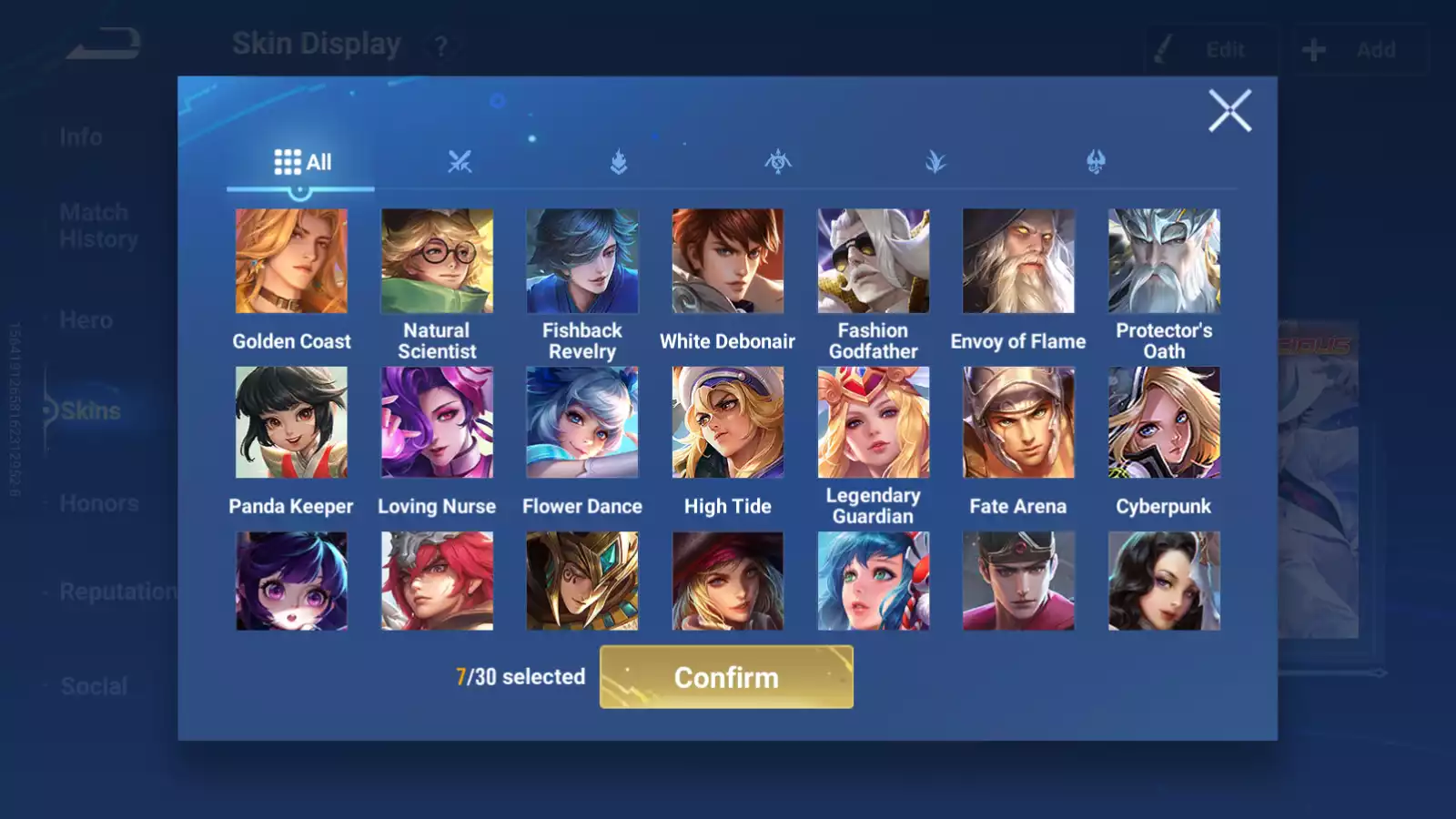Select the Golden Coast skin
This screenshot has width=1456, height=819.
tap(291, 261)
